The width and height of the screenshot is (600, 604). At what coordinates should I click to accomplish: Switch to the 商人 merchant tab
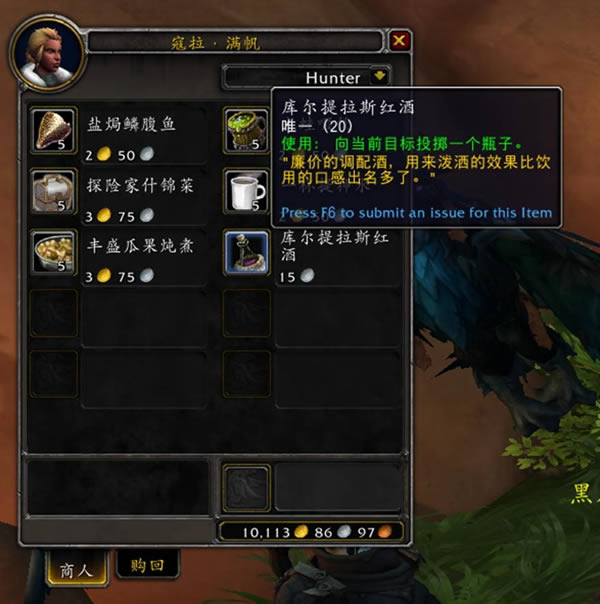point(76,569)
